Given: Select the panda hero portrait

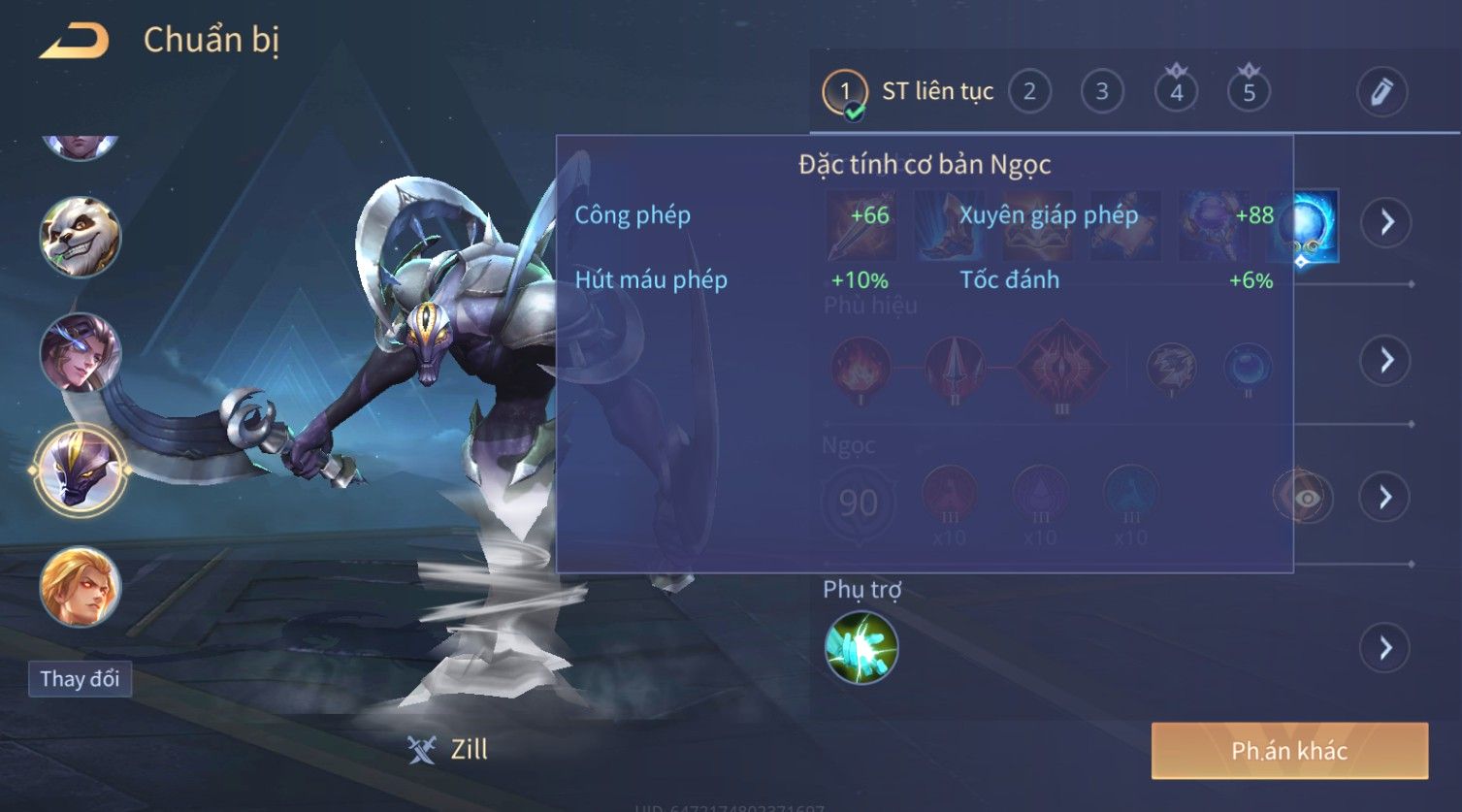Looking at the screenshot, I should (81, 237).
